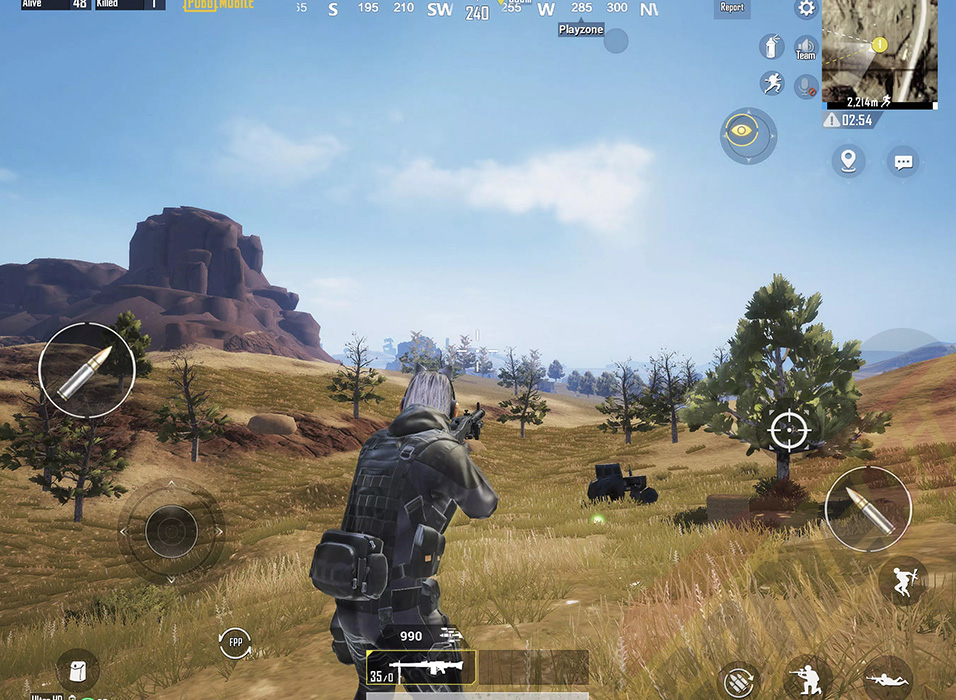Use the spray paint can icon
This screenshot has width=956, height=700.
click(x=771, y=47)
